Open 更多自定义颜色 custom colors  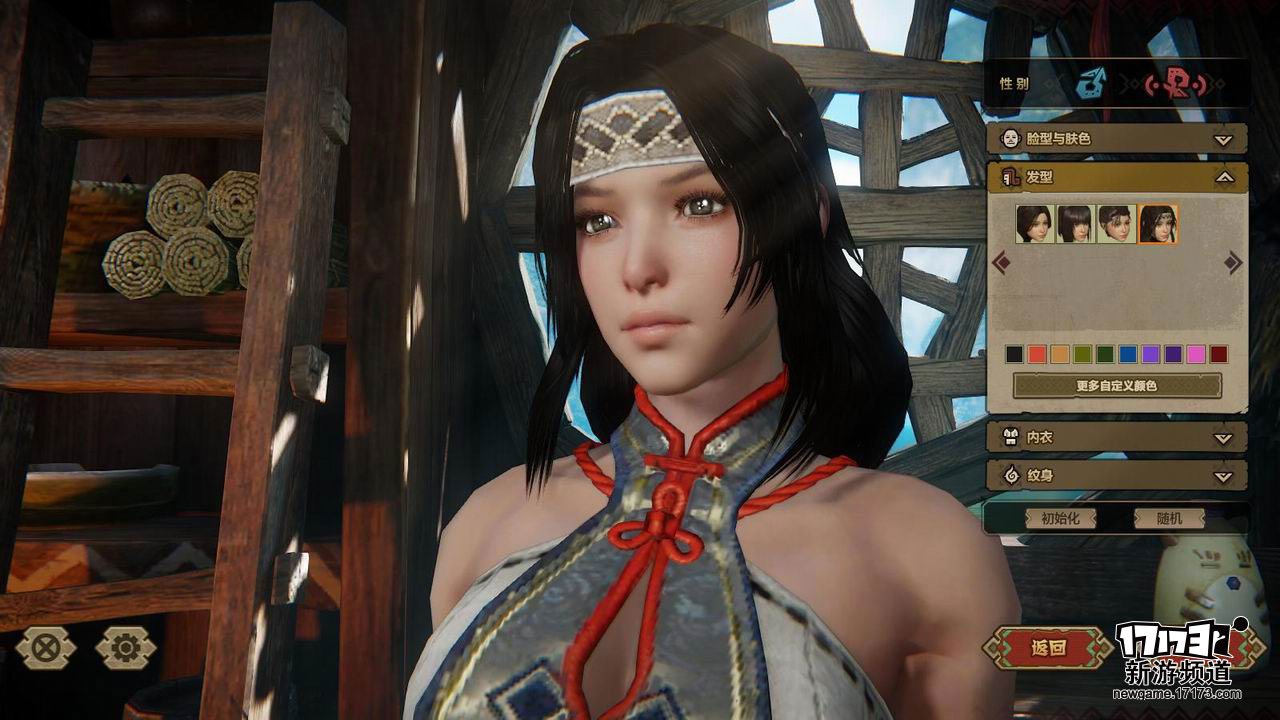point(1117,385)
